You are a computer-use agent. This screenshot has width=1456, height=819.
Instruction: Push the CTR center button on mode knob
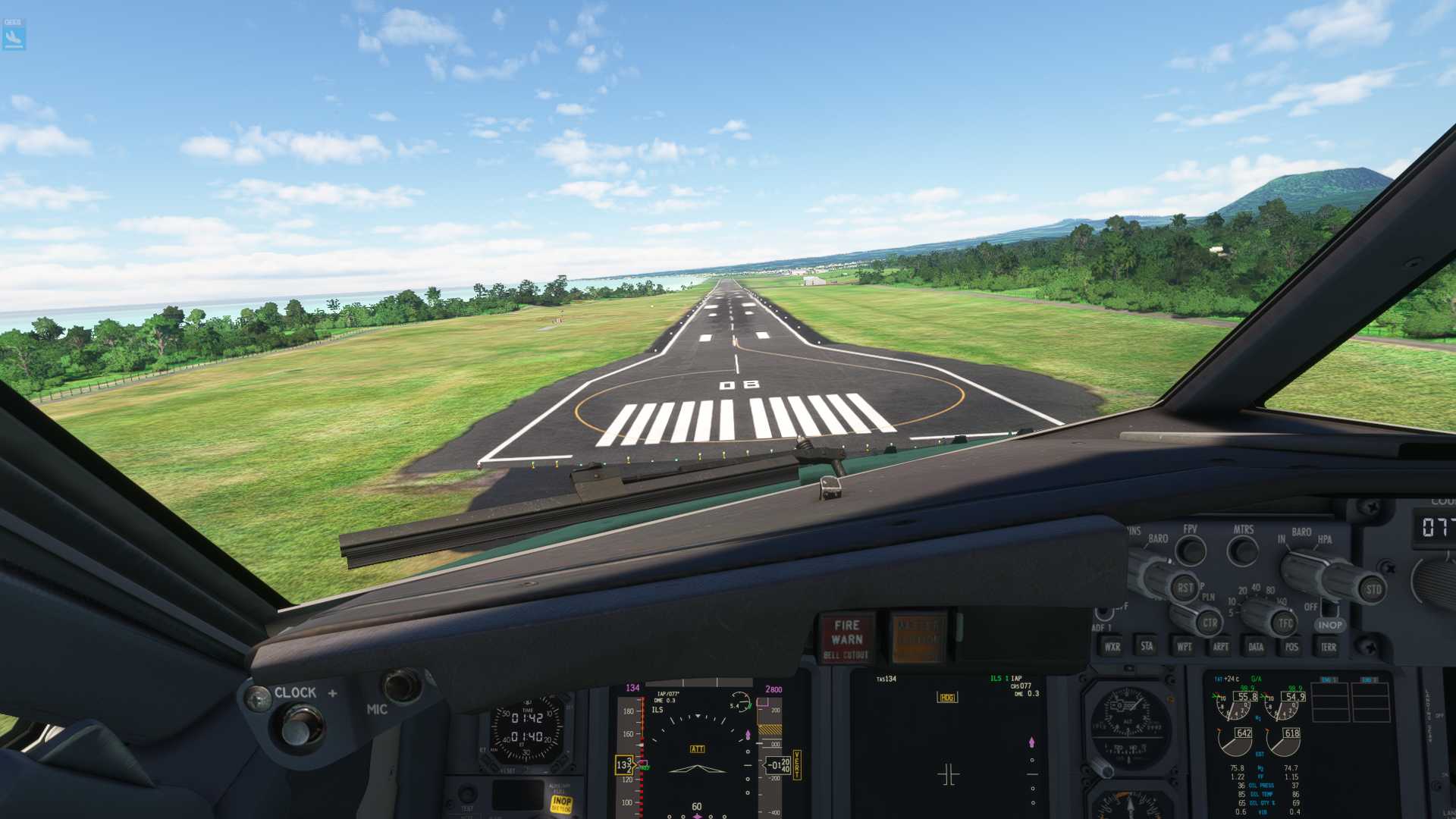pyautogui.click(x=1209, y=623)
